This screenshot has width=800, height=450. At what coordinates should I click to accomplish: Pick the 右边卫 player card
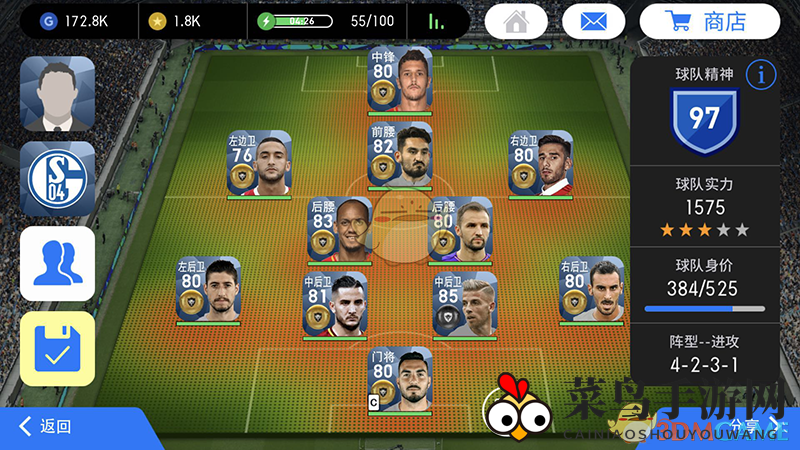[x=540, y=165]
